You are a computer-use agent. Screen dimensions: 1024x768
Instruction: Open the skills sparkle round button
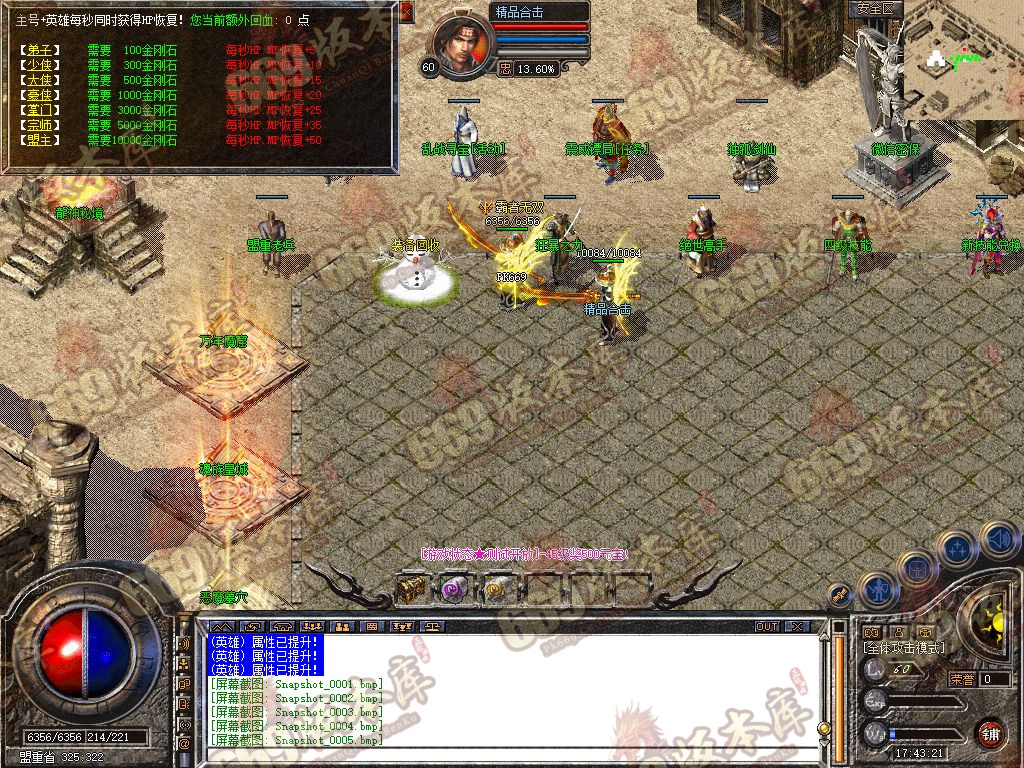[957, 549]
